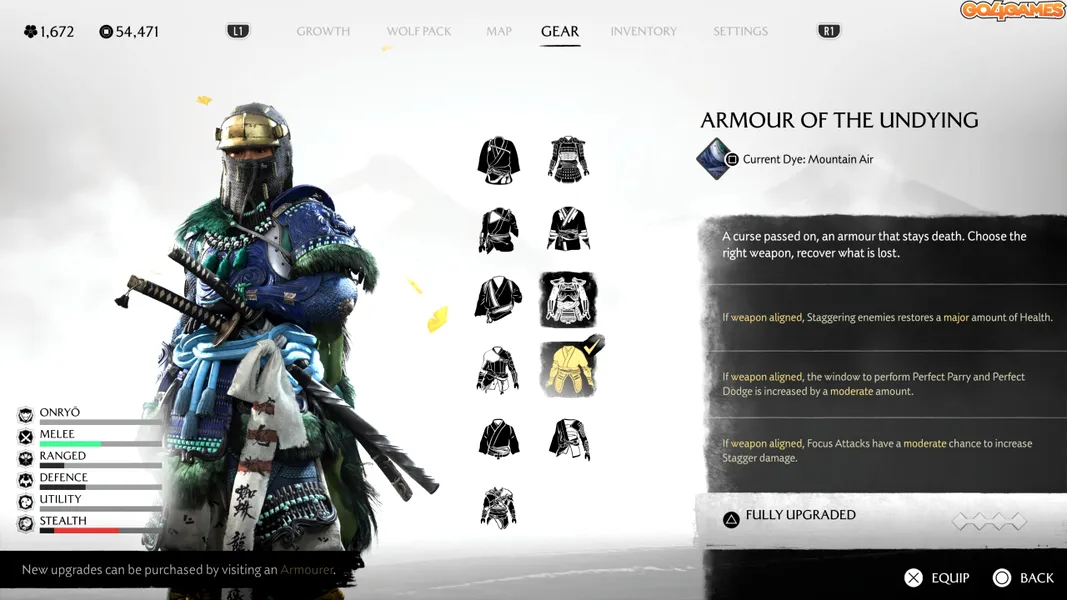Click the Mountain Air dye swatch

pos(715,159)
